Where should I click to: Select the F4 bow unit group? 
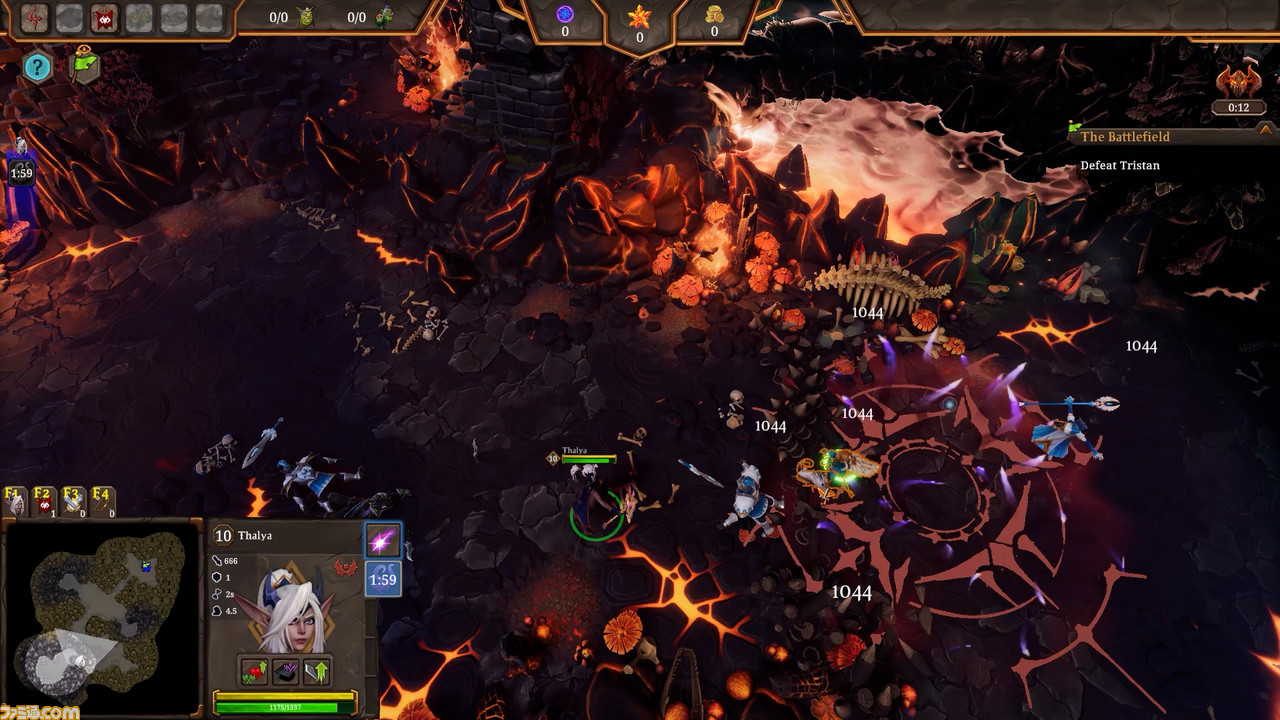(x=102, y=501)
